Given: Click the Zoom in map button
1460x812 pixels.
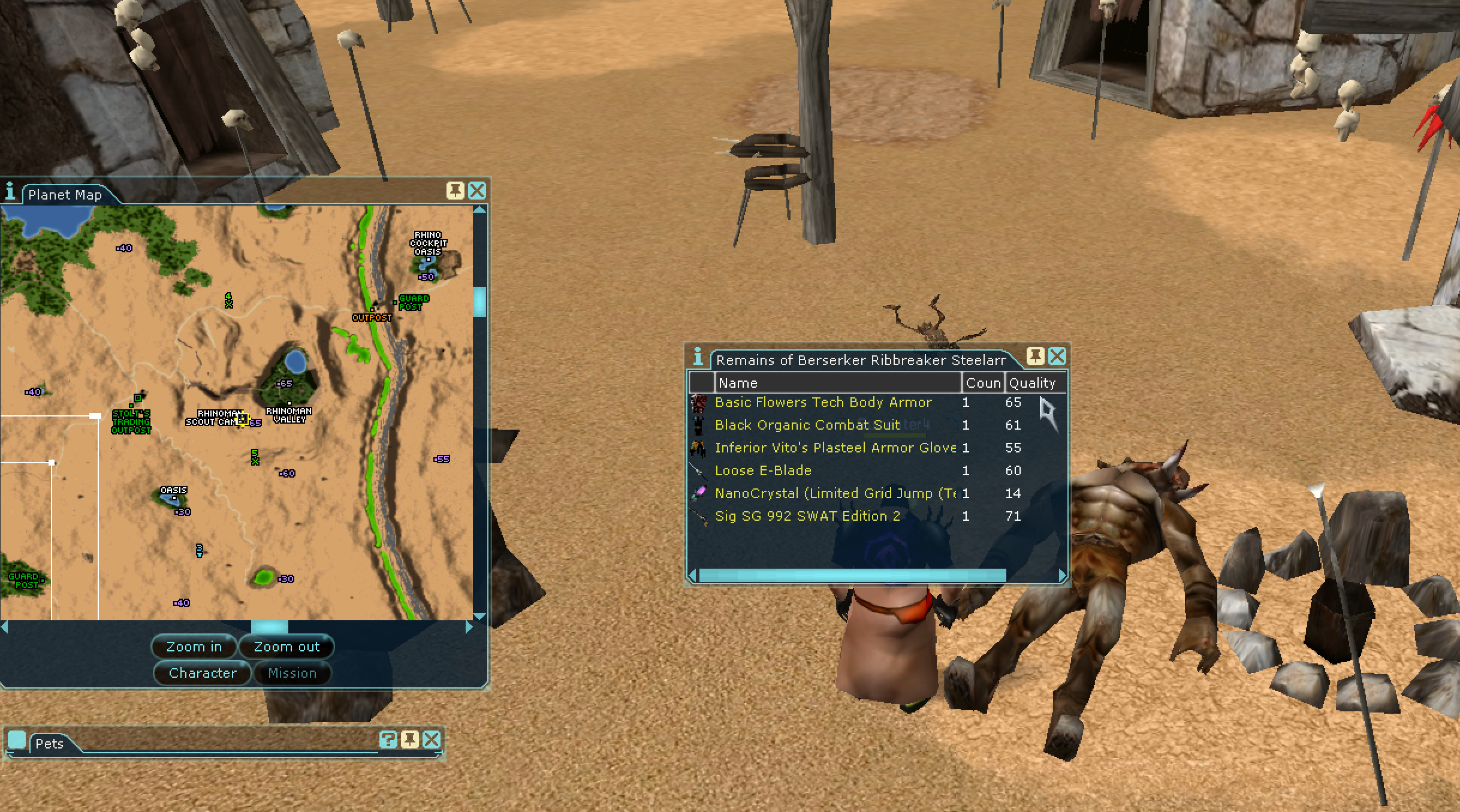Looking at the screenshot, I should pyautogui.click(x=194, y=647).
